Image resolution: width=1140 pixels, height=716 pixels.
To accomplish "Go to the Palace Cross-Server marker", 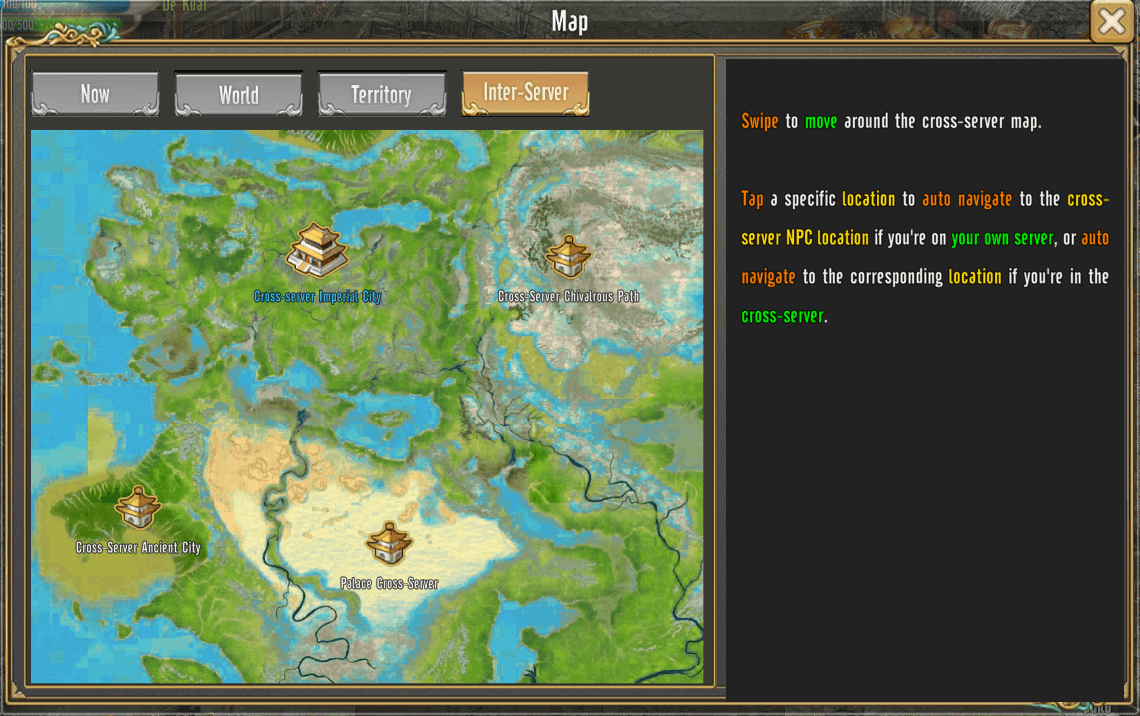I will [389, 544].
